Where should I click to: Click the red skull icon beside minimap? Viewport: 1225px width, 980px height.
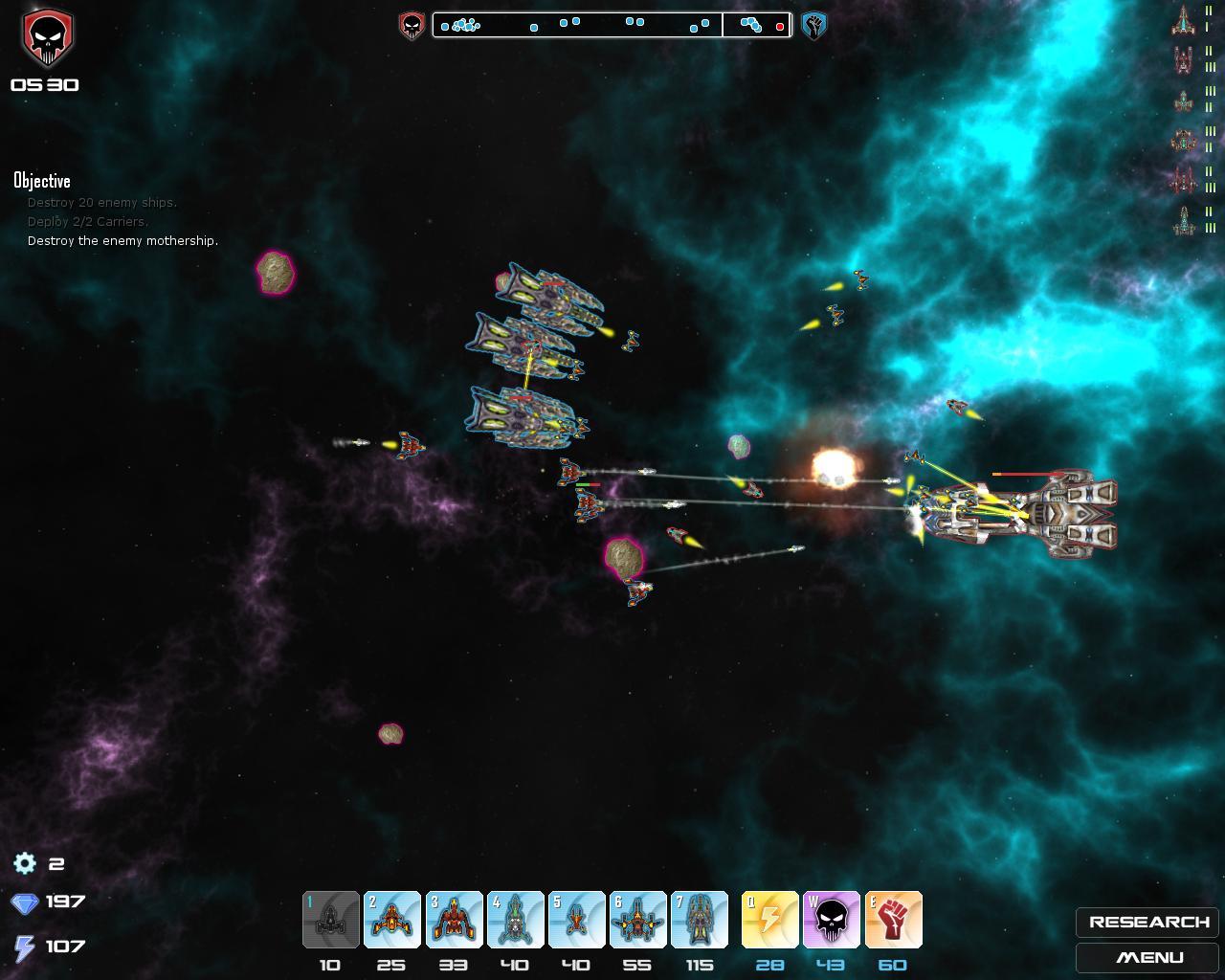[x=412, y=26]
